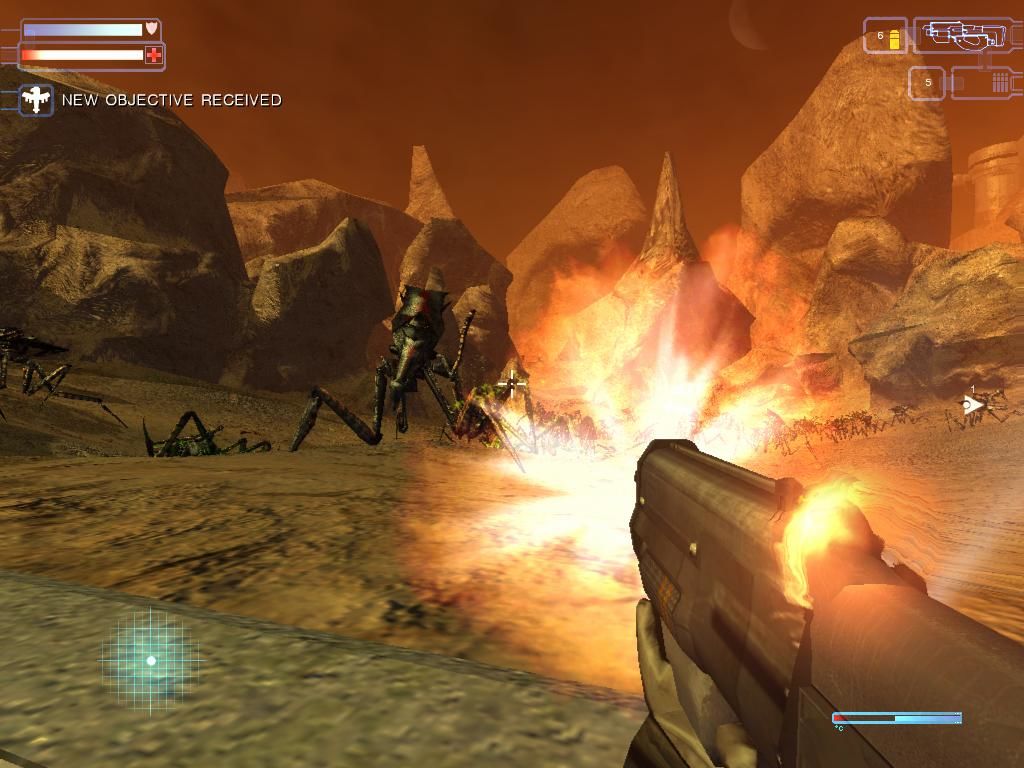Click the eagle objective icon
1024x768 pixels.
pos(37,99)
